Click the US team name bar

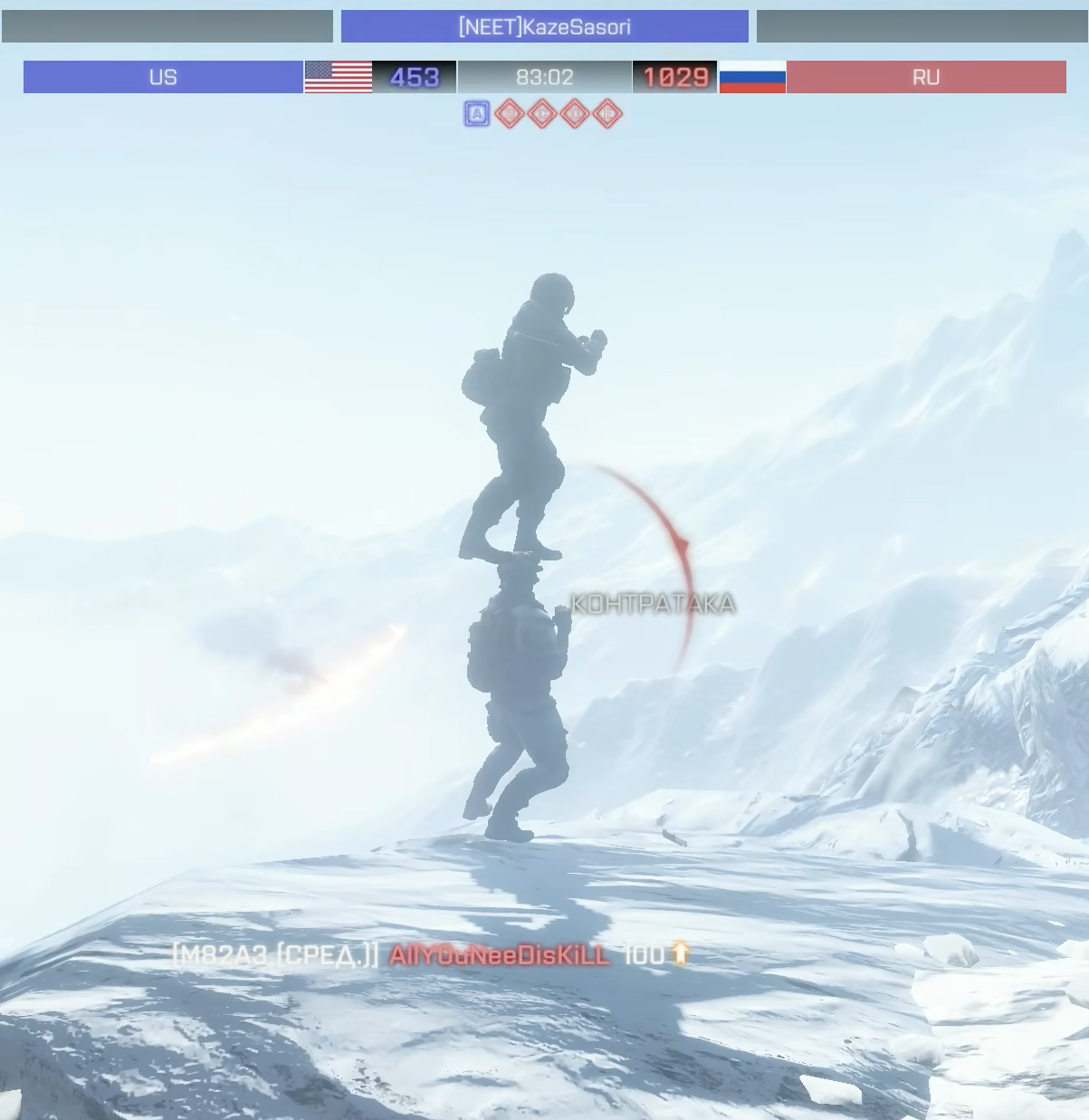coord(163,77)
